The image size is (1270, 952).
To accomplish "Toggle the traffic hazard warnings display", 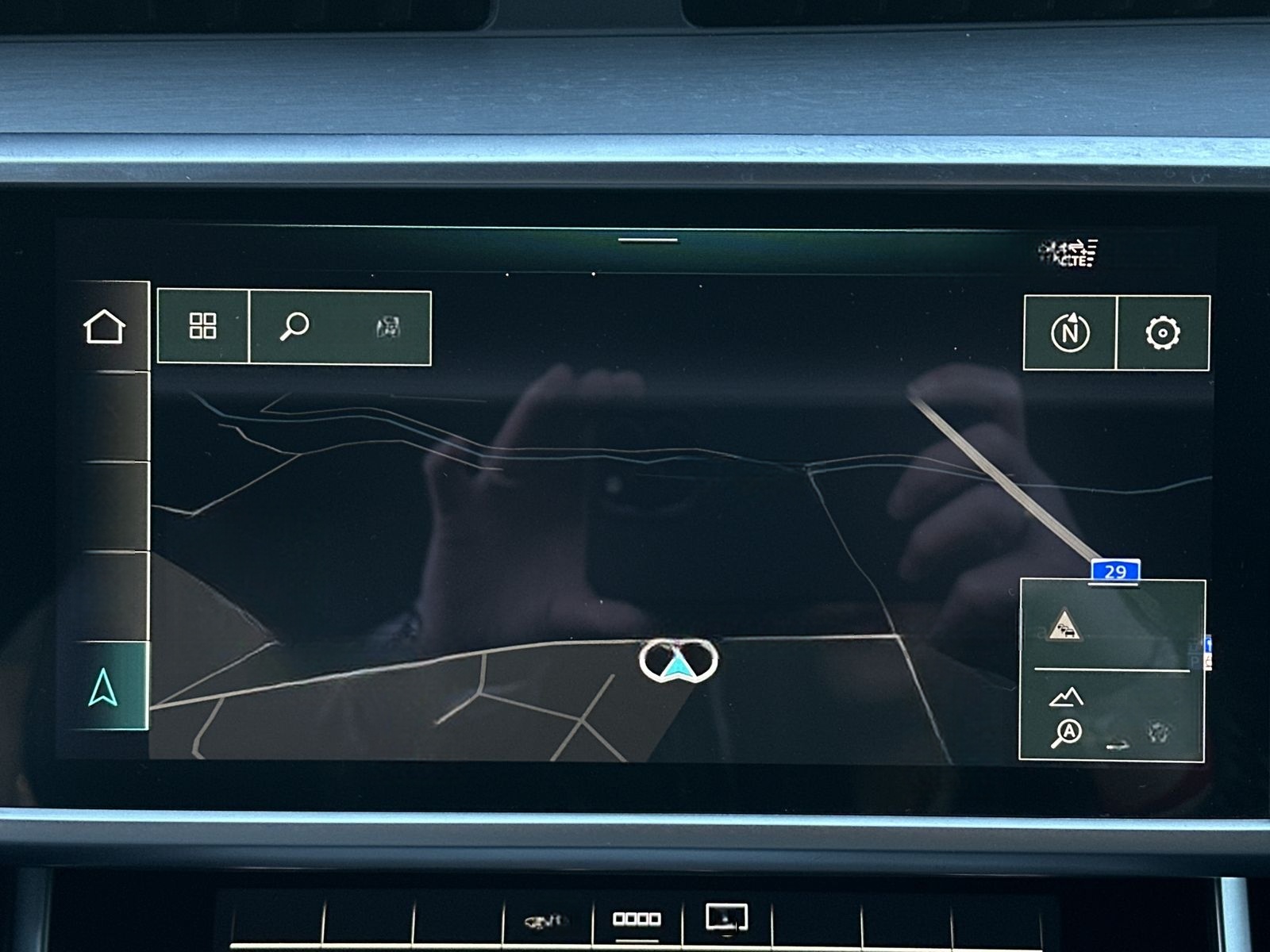I will click(x=1066, y=627).
